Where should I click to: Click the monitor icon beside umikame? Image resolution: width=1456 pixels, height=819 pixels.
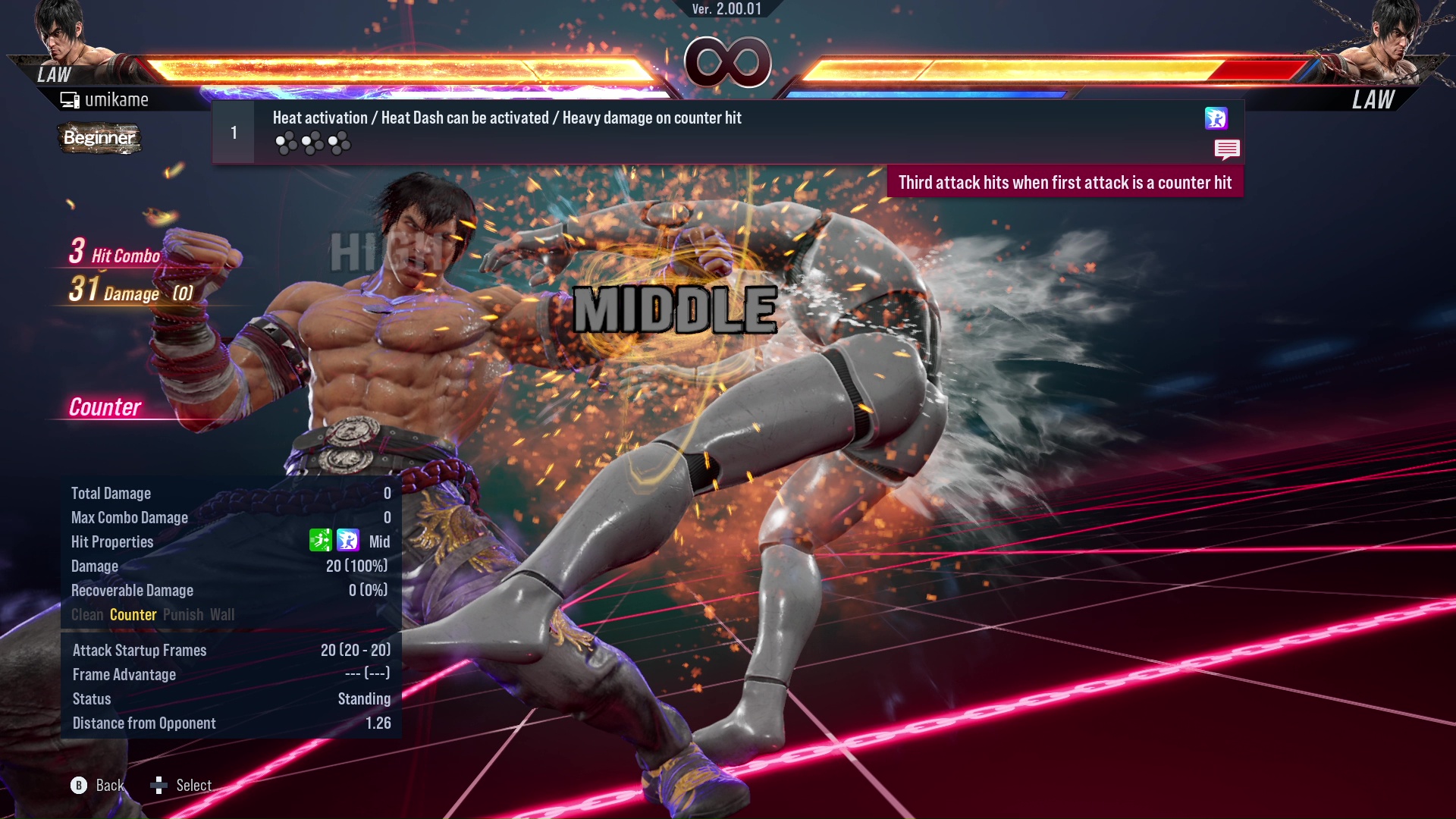coord(71,99)
